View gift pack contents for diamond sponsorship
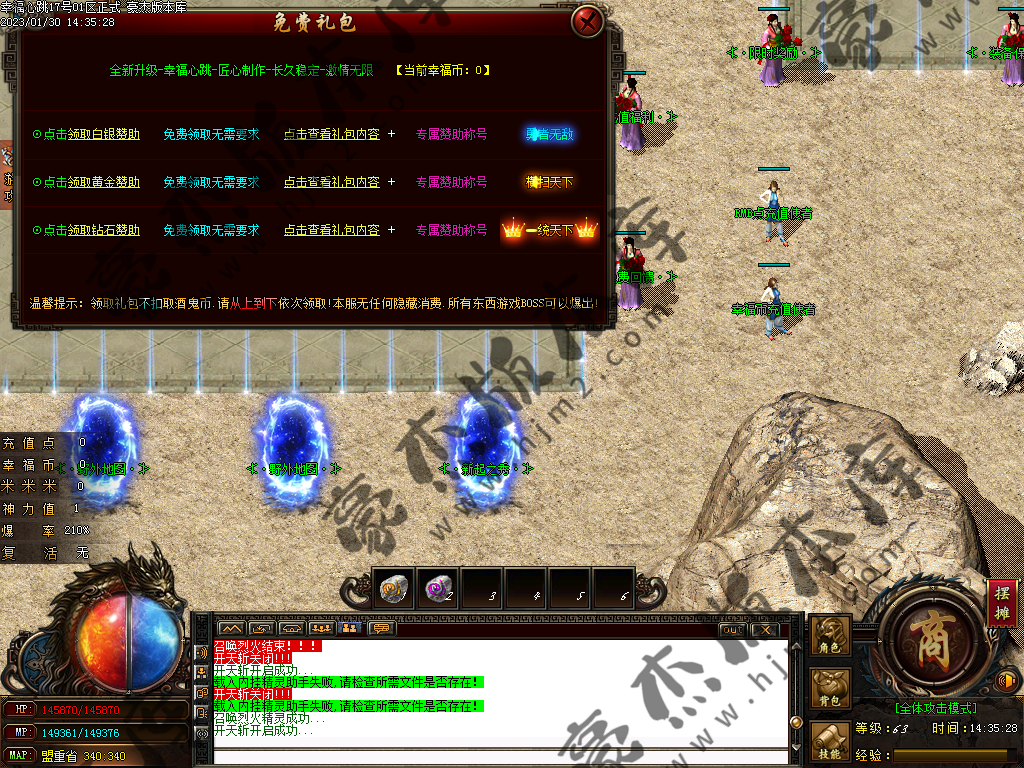 click(331, 230)
